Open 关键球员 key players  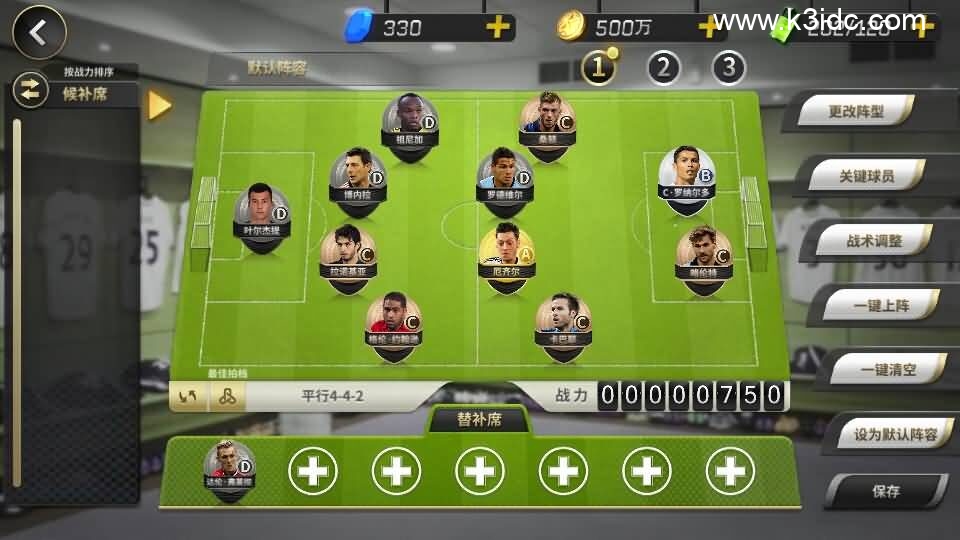tap(866, 177)
